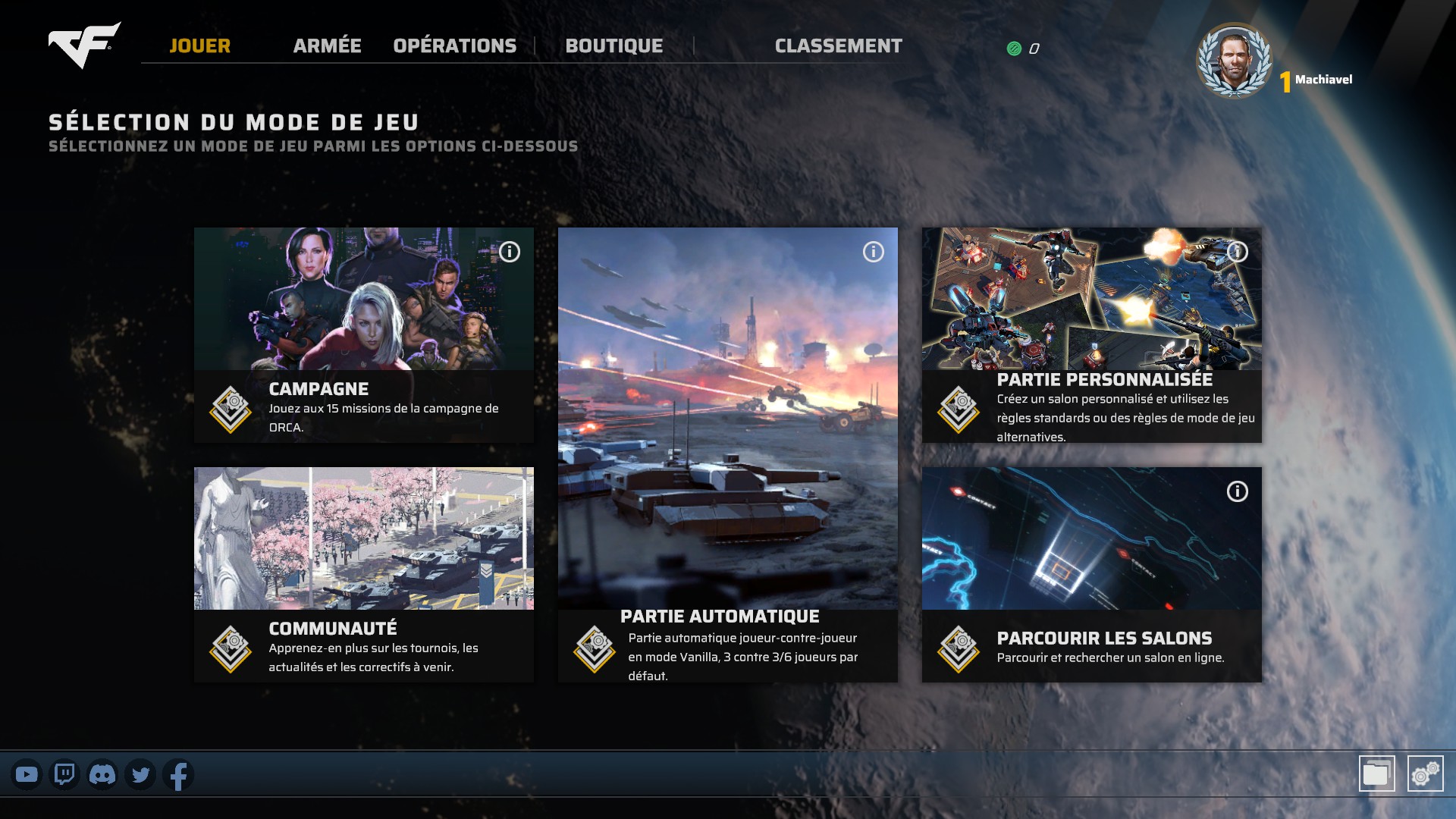This screenshot has height=819, width=1456.
Task: Open the Twitter page
Action: (x=140, y=775)
